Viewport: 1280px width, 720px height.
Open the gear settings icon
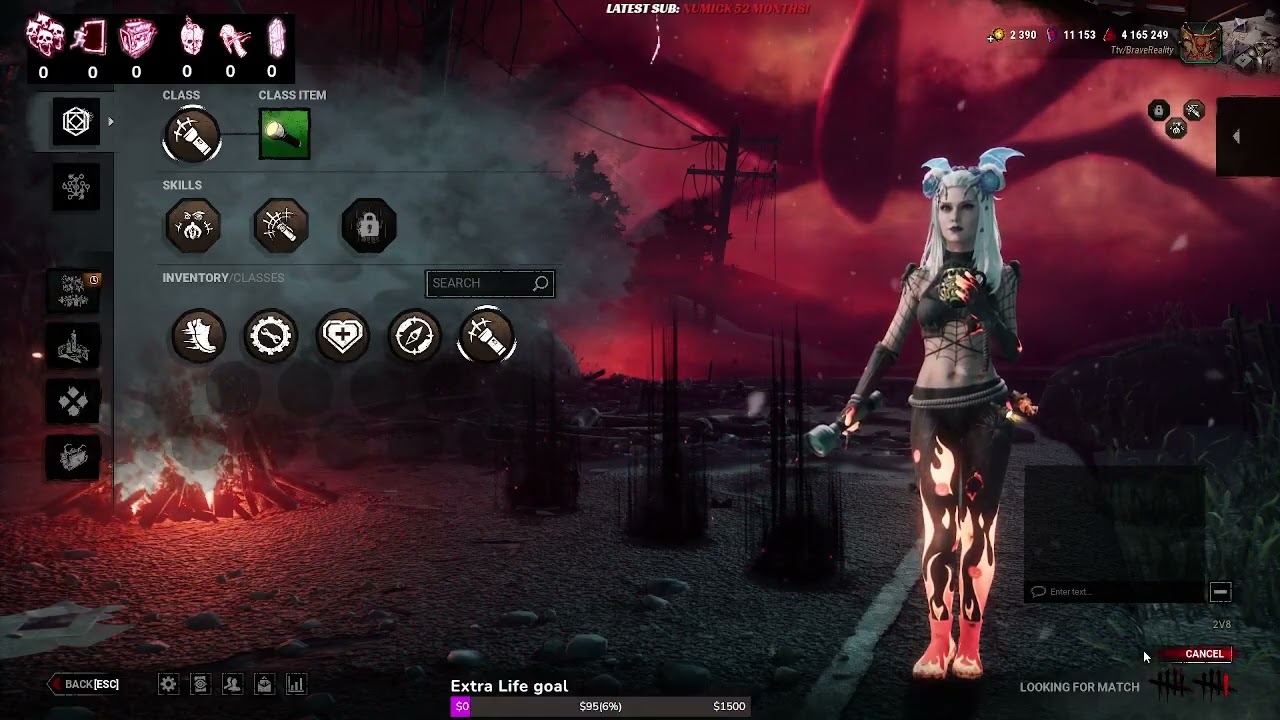coord(168,684)
